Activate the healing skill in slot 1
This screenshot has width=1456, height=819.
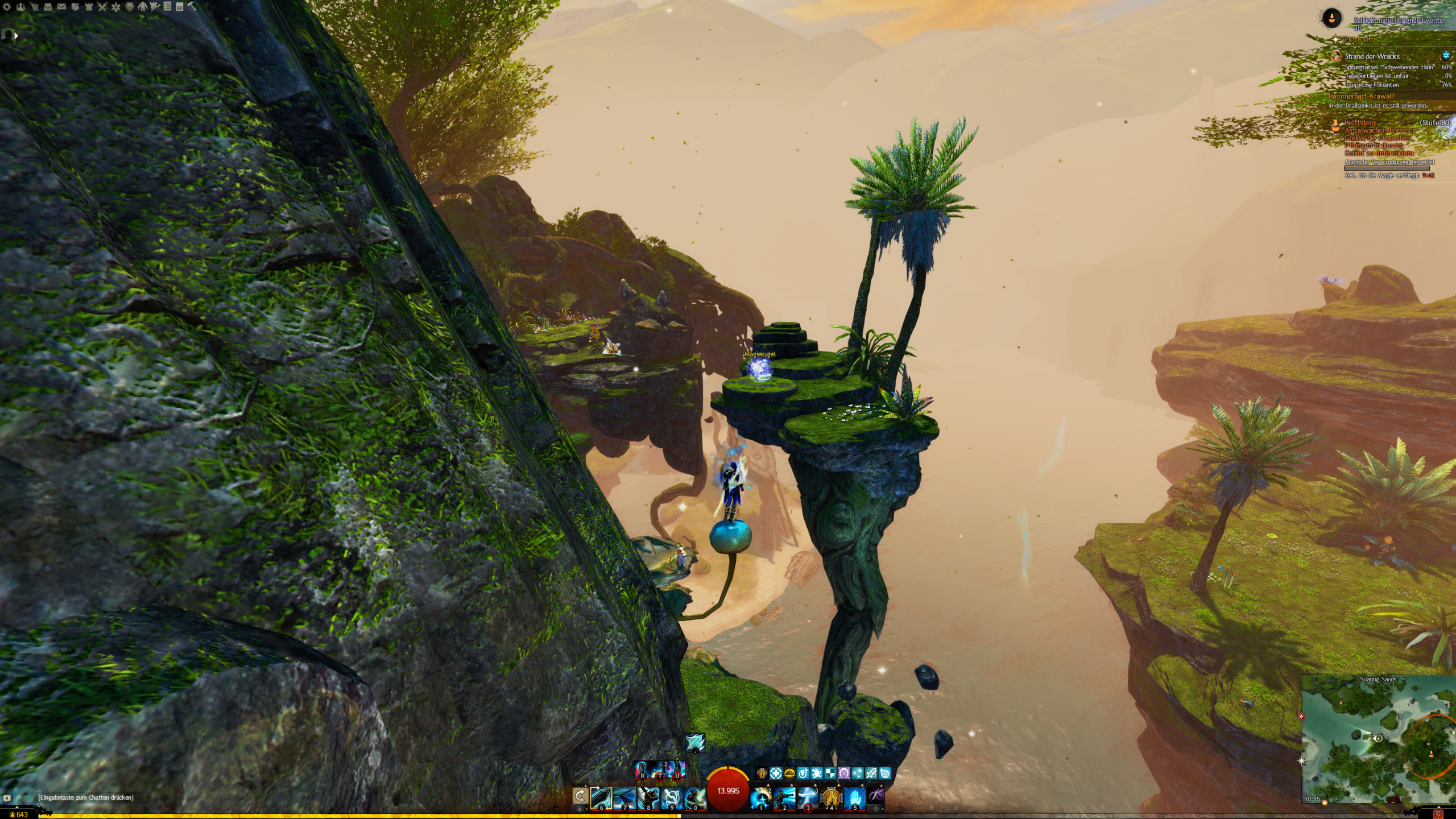click(x=761, y=798)
